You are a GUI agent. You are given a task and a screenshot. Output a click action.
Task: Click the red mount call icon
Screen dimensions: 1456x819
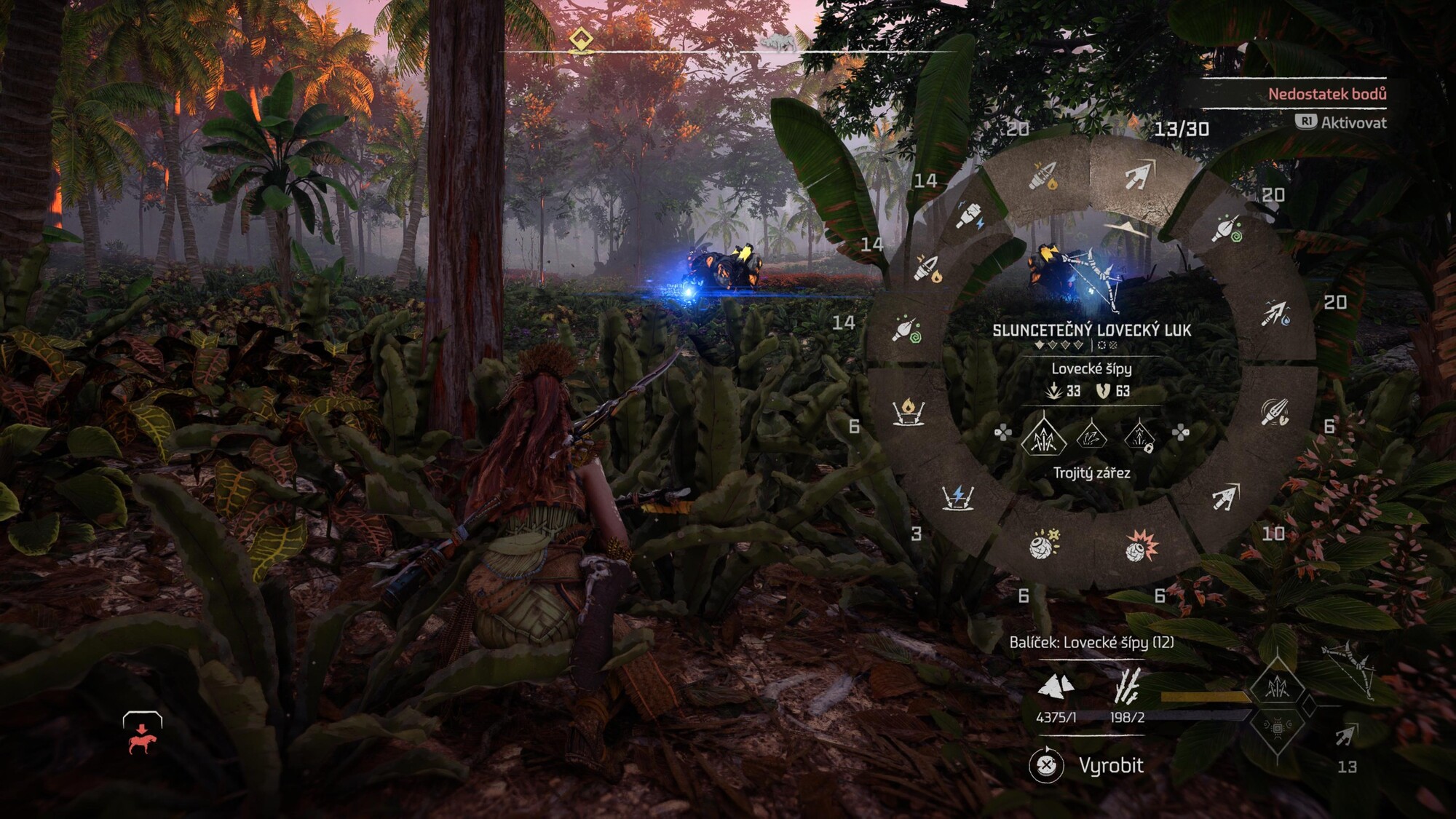(x=142, y=734)
